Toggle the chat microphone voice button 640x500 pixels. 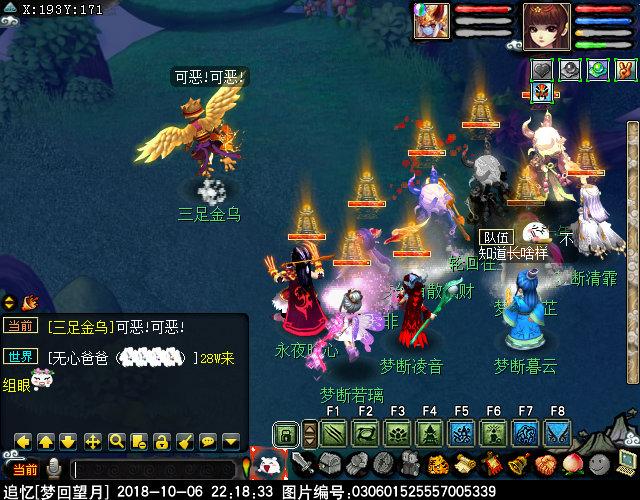(54, 469)
